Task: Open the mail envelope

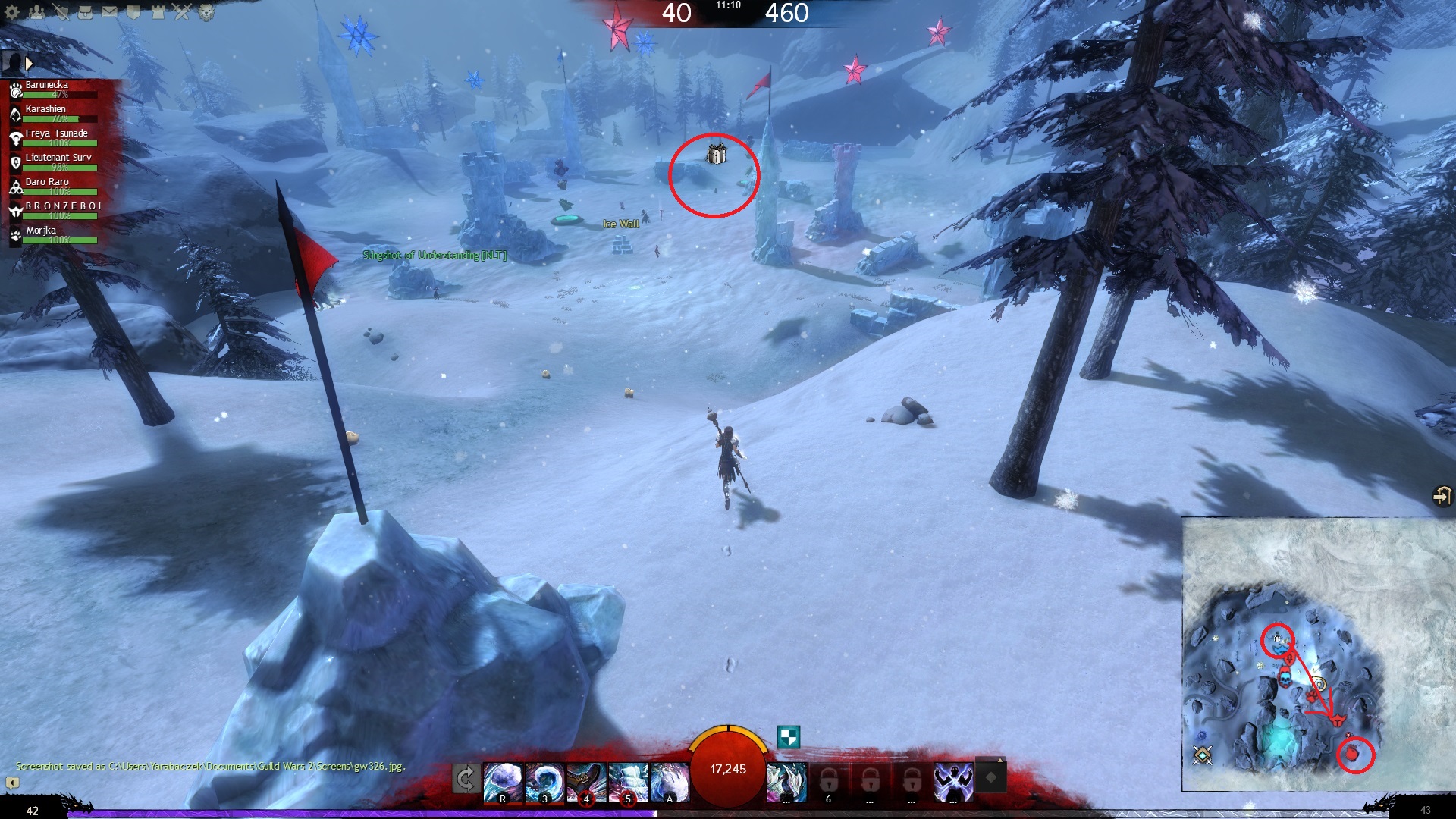Action: pos(110,12)
